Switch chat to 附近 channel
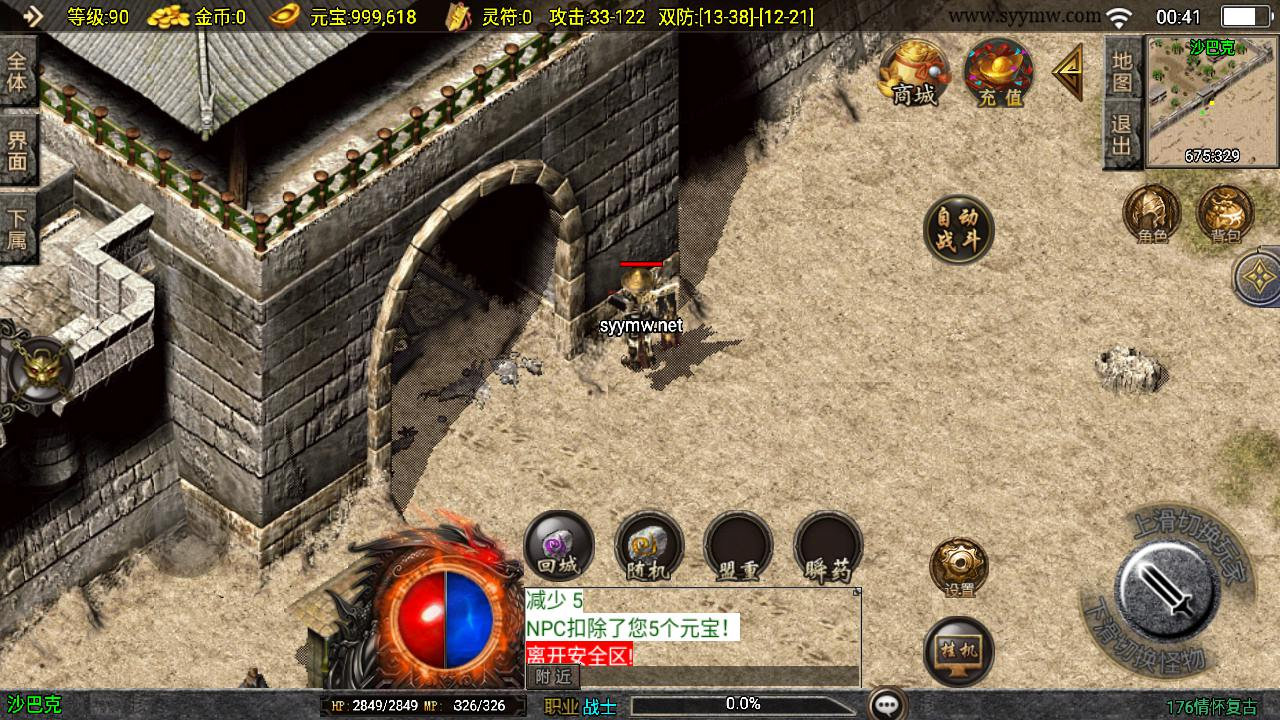Viewport: 1280px width, 720px height. (x=553, y=676)
